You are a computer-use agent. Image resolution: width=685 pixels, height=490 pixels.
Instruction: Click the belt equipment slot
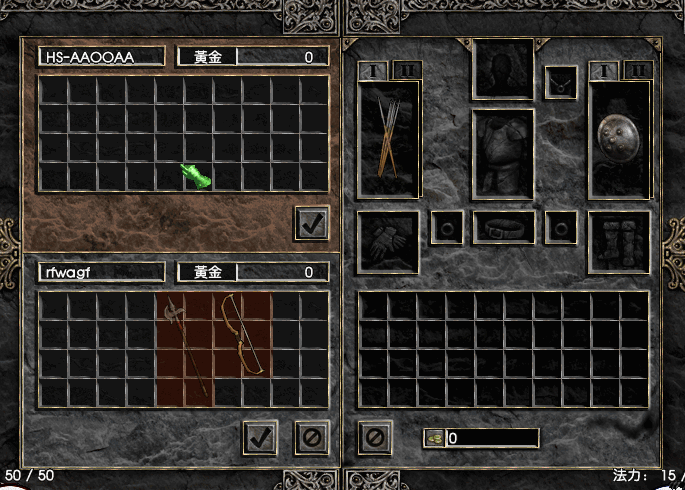pyautogui.click(x=503, y=227)
